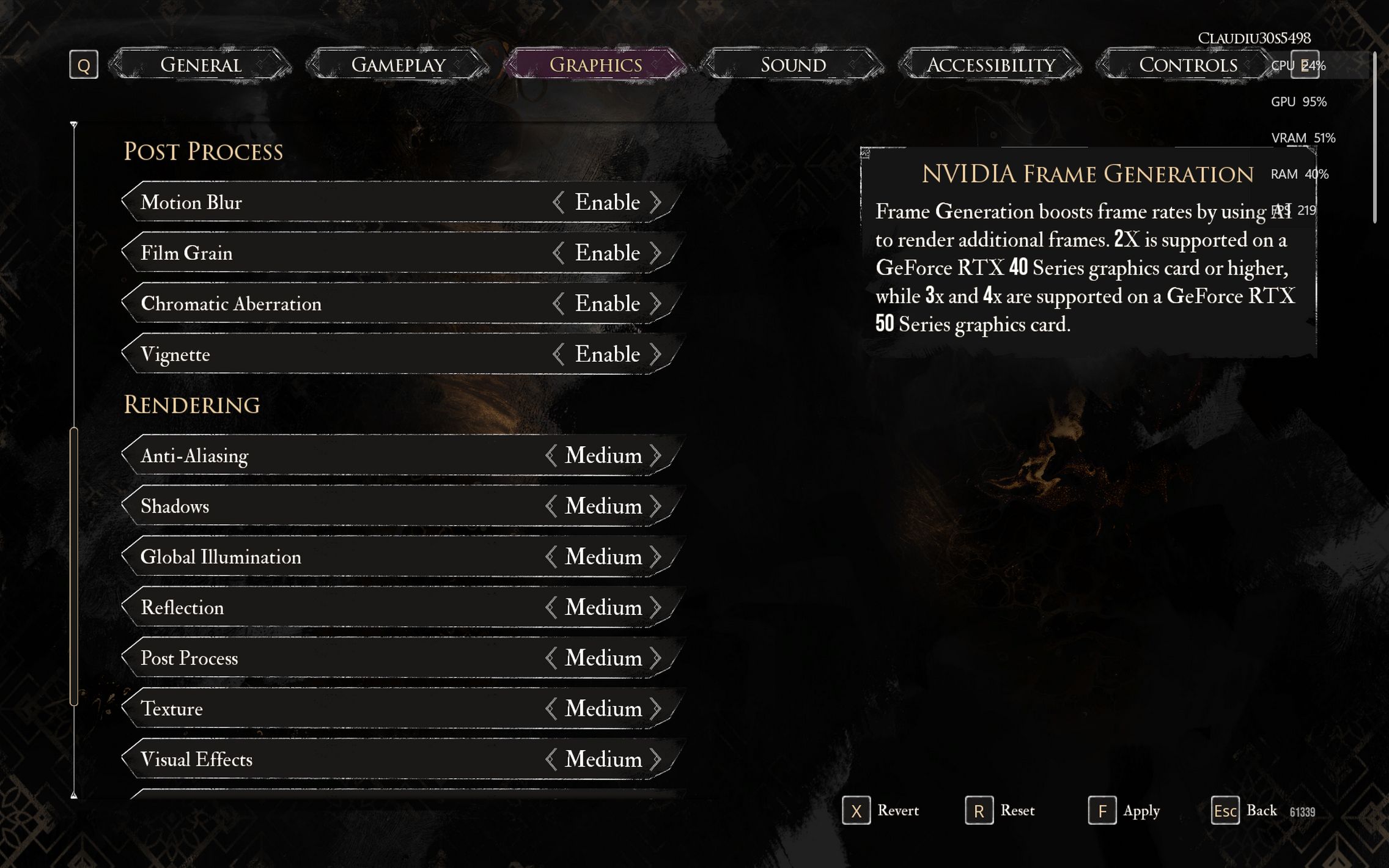
Task: Toggle Chromatic Aberration with its right arrow
Action: click(x=656, y=304)
